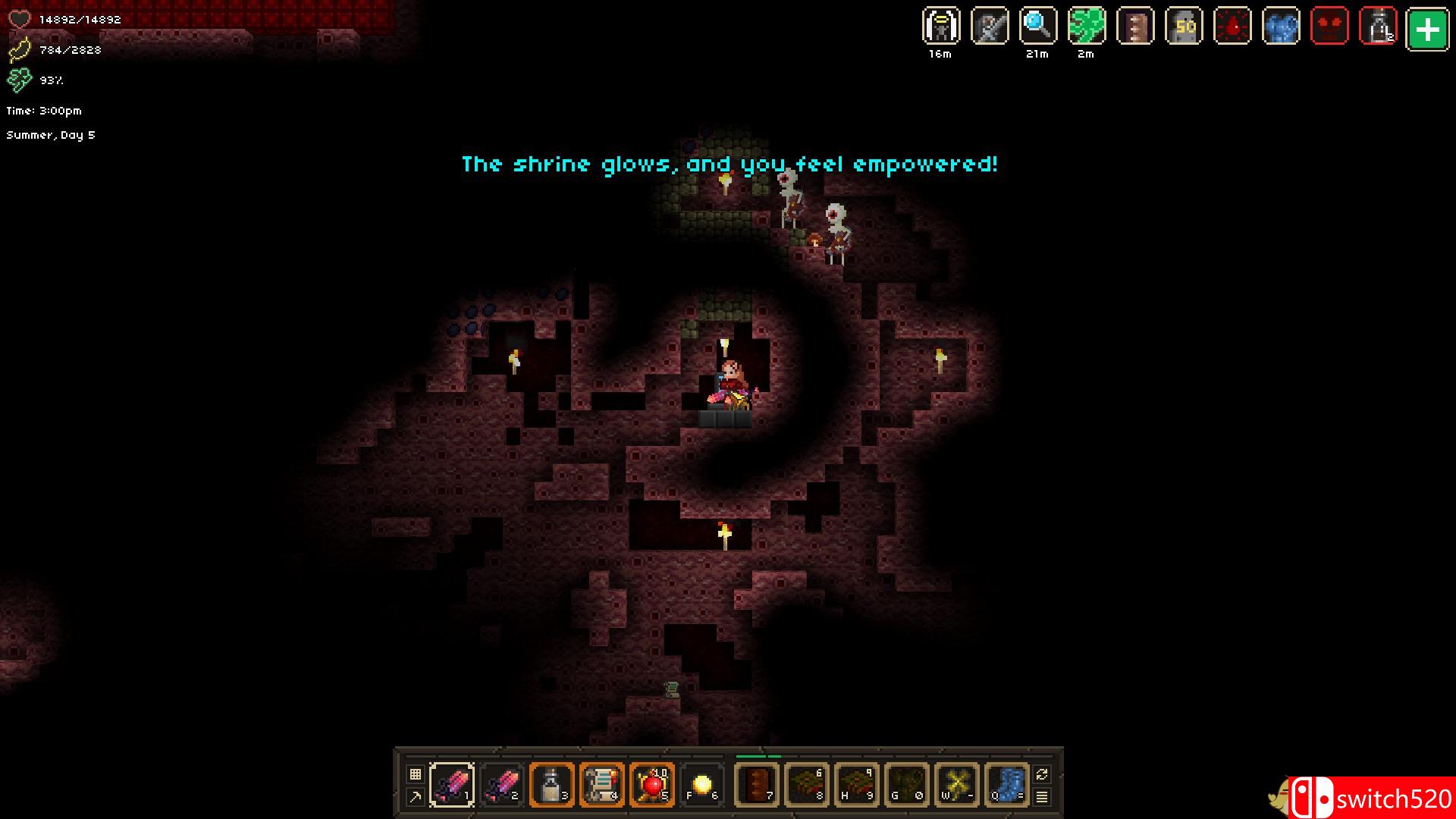The height and width of the screenshot is (819, 1456).
Task: Click the halo guardian buff with 16m timer
Action: [x=940, y=25]
